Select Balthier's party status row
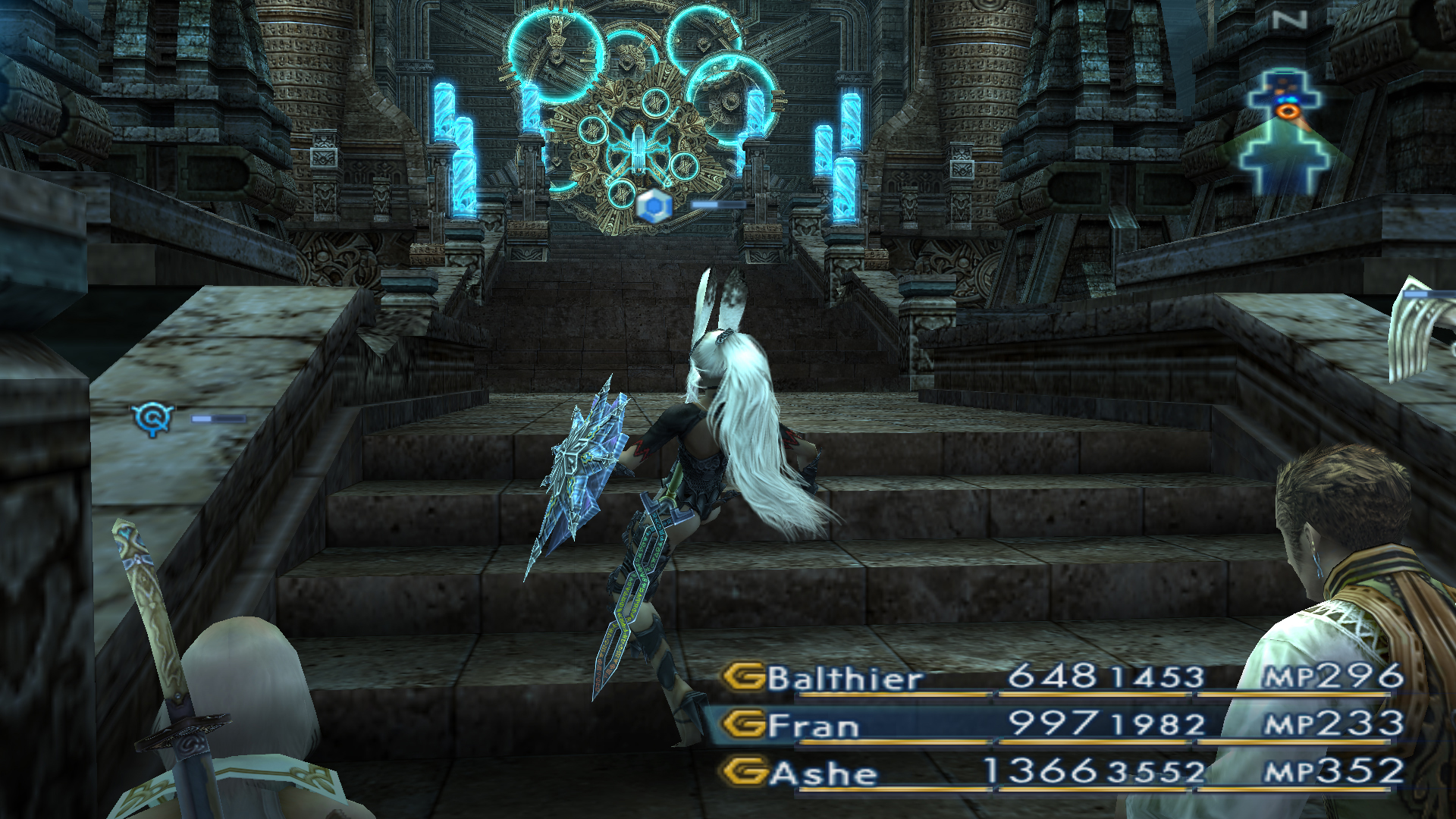1456x819 pixels. pyautogui.click(x=1062, y=677)
